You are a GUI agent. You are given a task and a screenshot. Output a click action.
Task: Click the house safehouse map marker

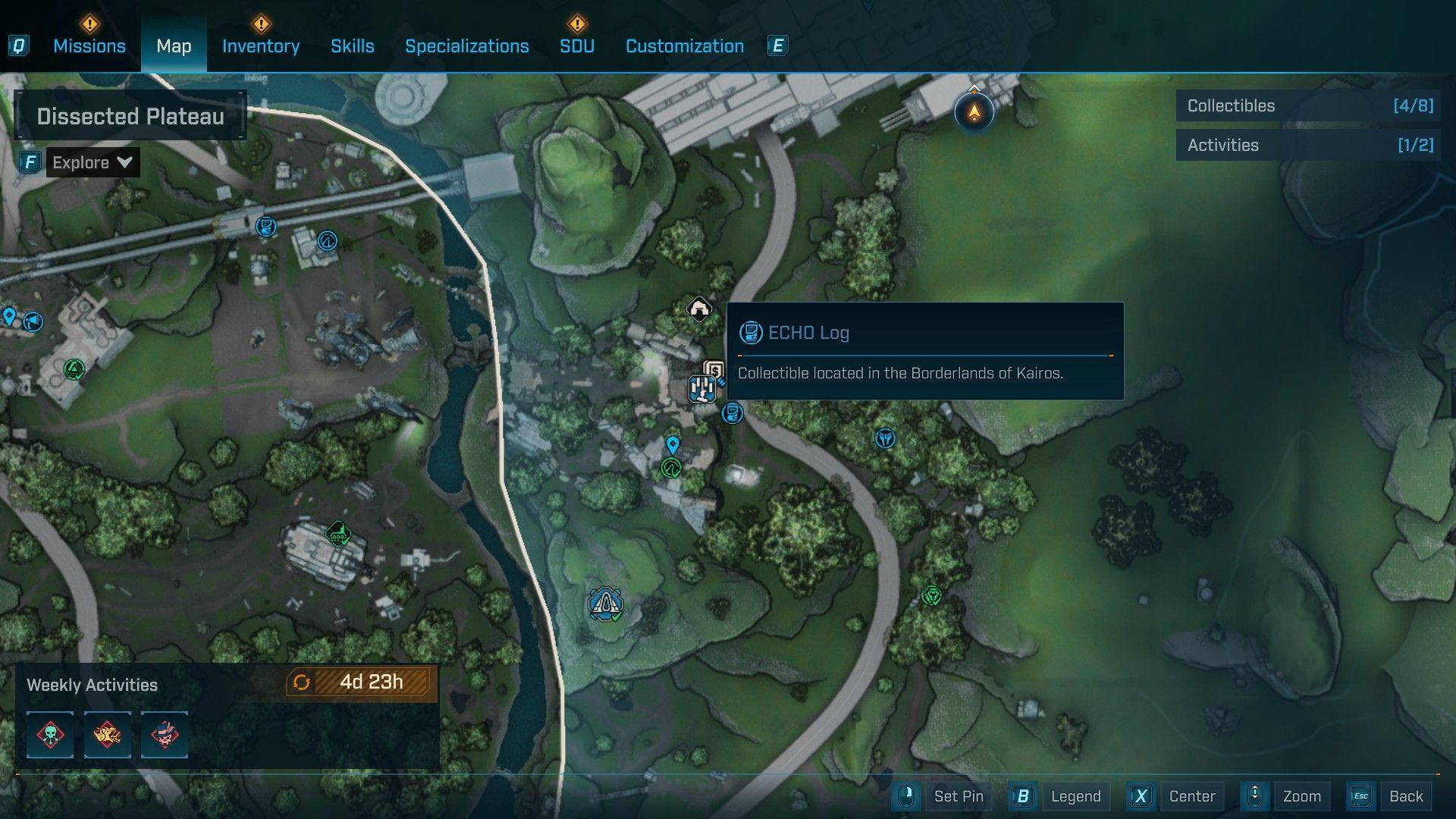(698, 309)
